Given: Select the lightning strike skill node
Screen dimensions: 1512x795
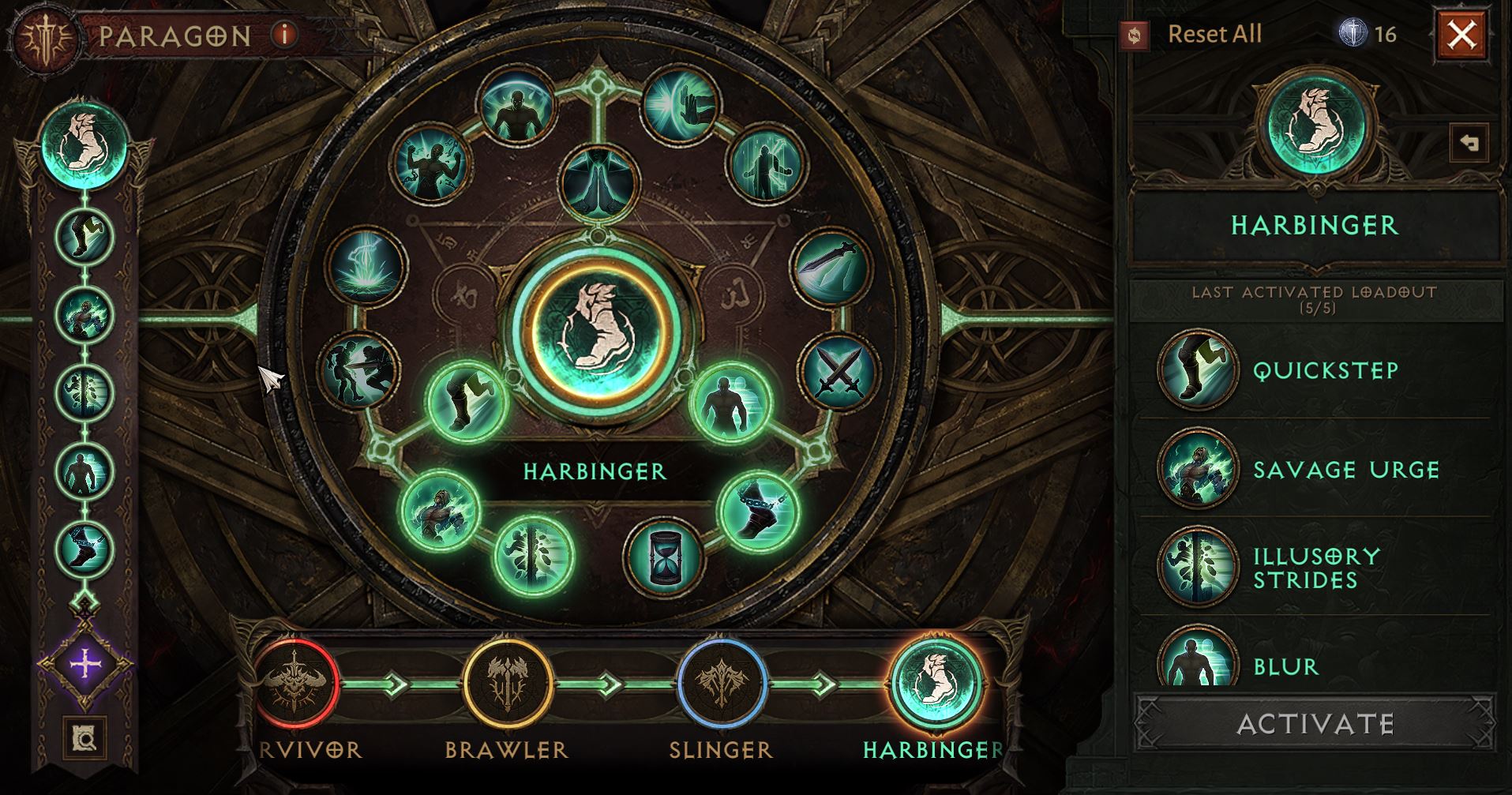Looking at the screenshot, I should click(x=366, y=266).
